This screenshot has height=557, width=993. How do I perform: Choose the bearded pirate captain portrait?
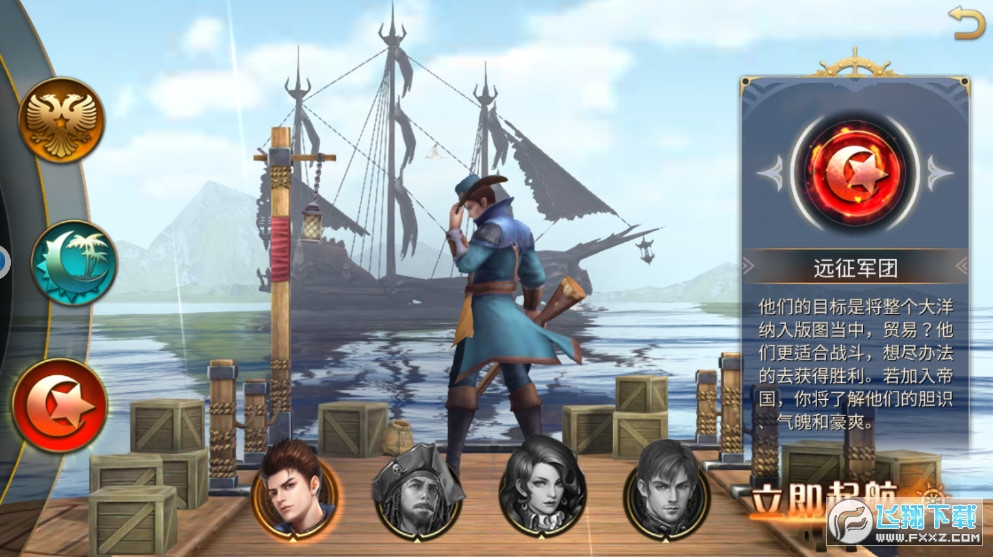click(417, 486)
